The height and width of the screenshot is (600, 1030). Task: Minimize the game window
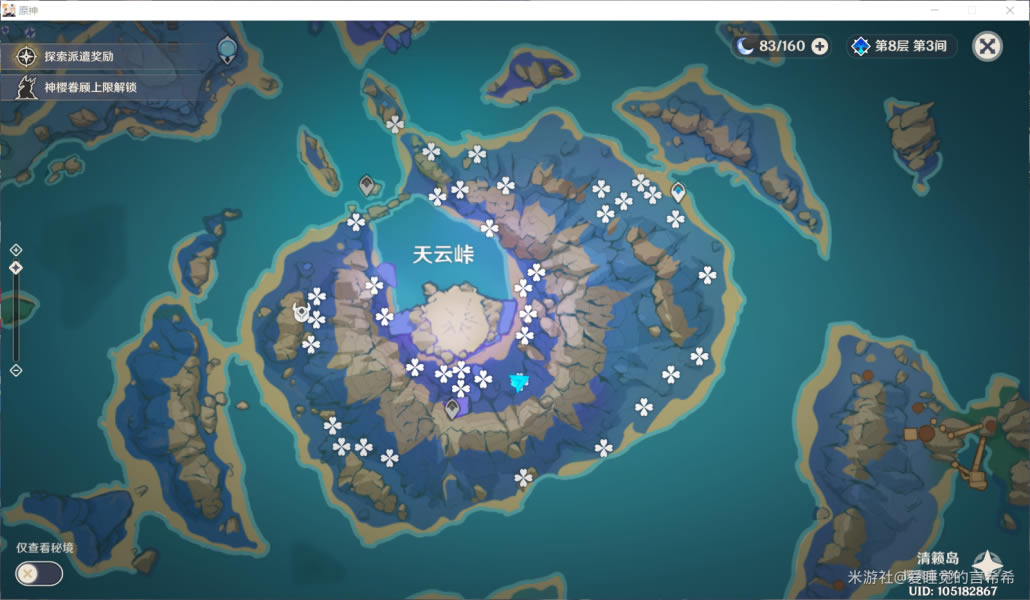pos(933,10)
